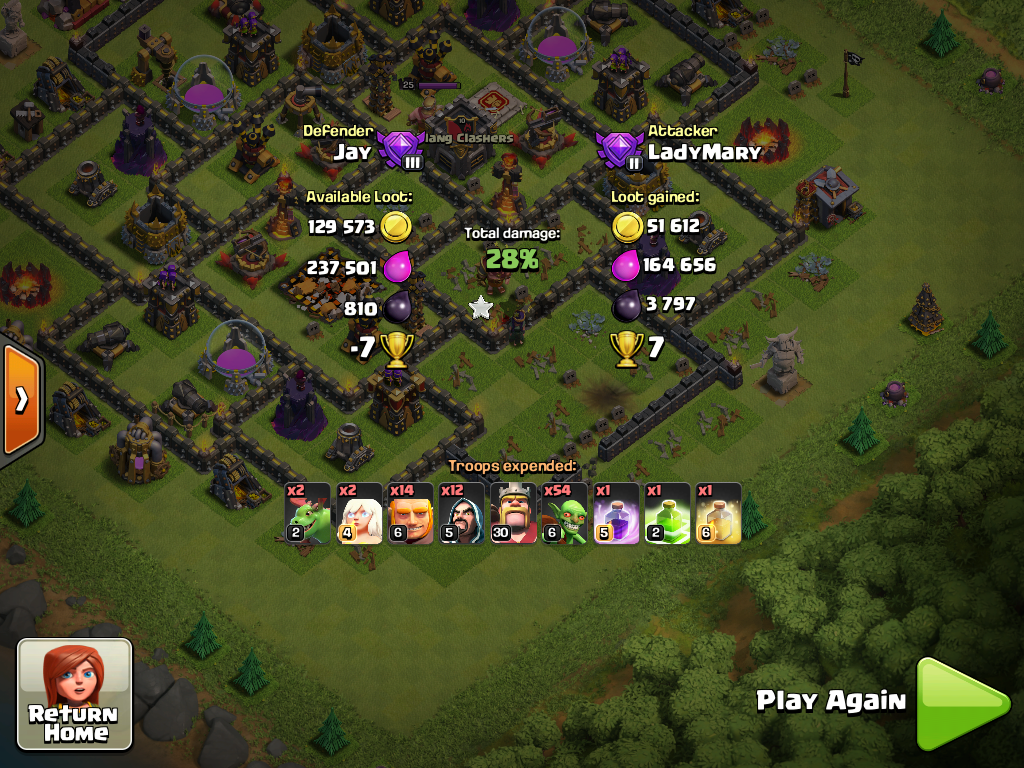The height and width of the screenshot is (768, 1024).
Task: Return Home after the battle
Action: coord(75,694)
